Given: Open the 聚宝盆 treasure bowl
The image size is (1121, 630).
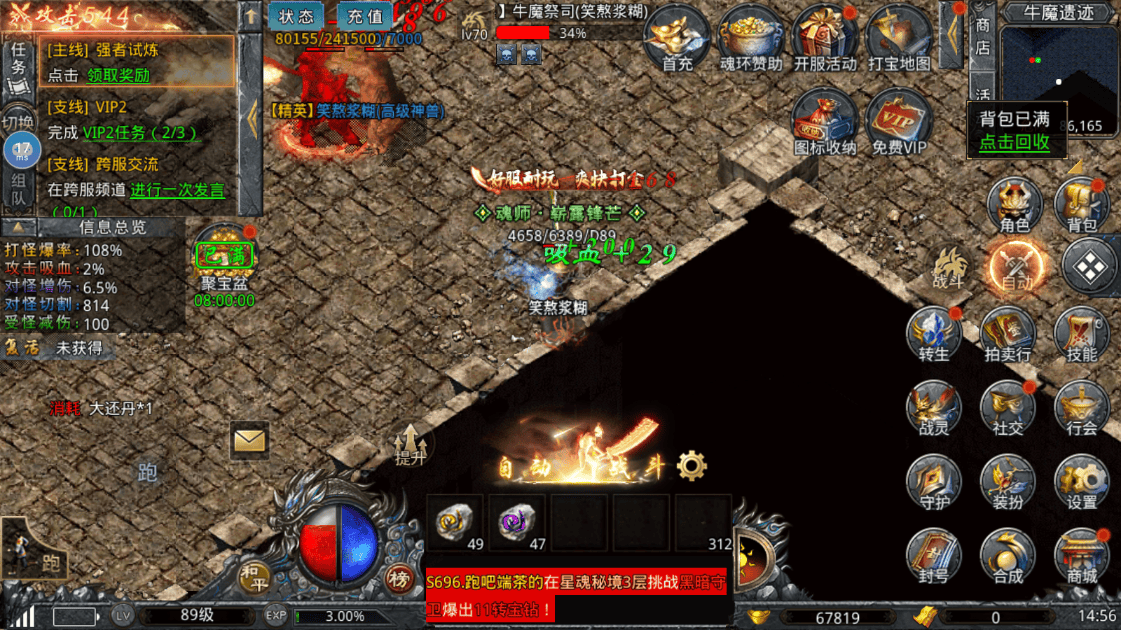Looking at the screenshot, I should 224,260.
